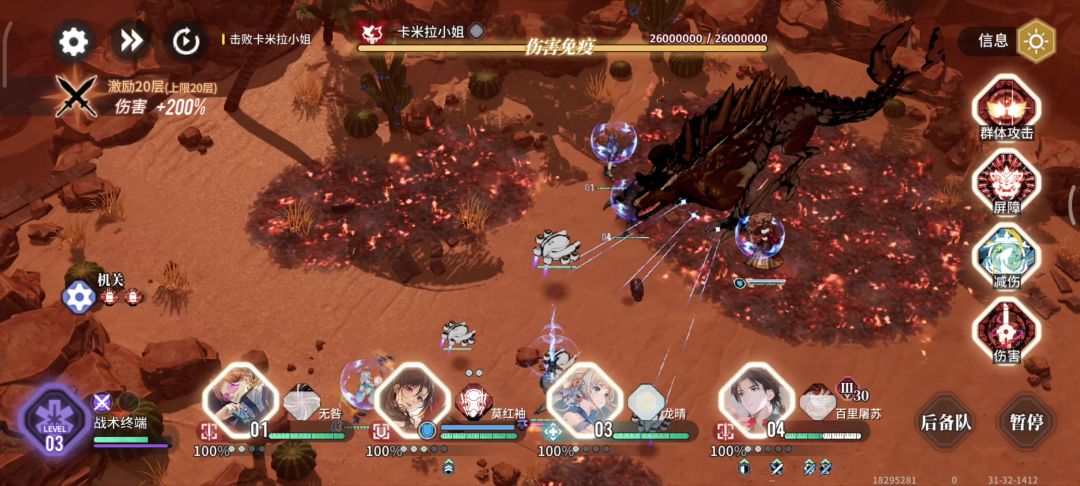Pause the battle with 暂停
The image size is (1080, 486).
(x=1027, y=422)
